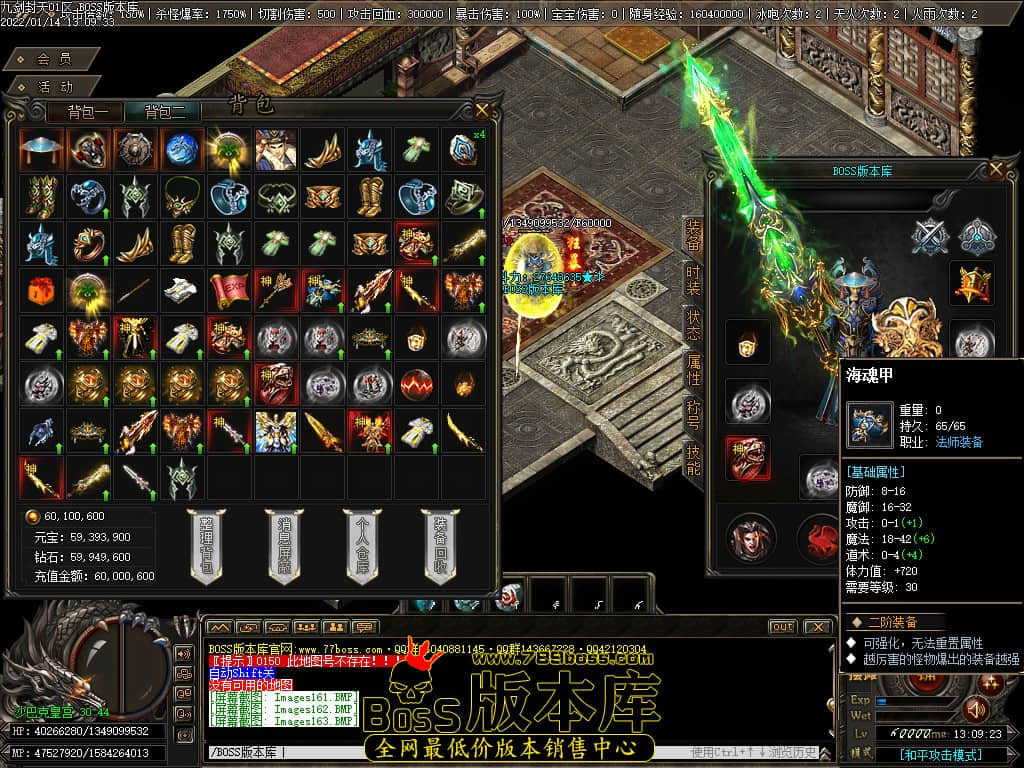The width and height of the screenshot is (1024, 768).
Task: View the 称号 titles tab
Action: pos(693,414)
